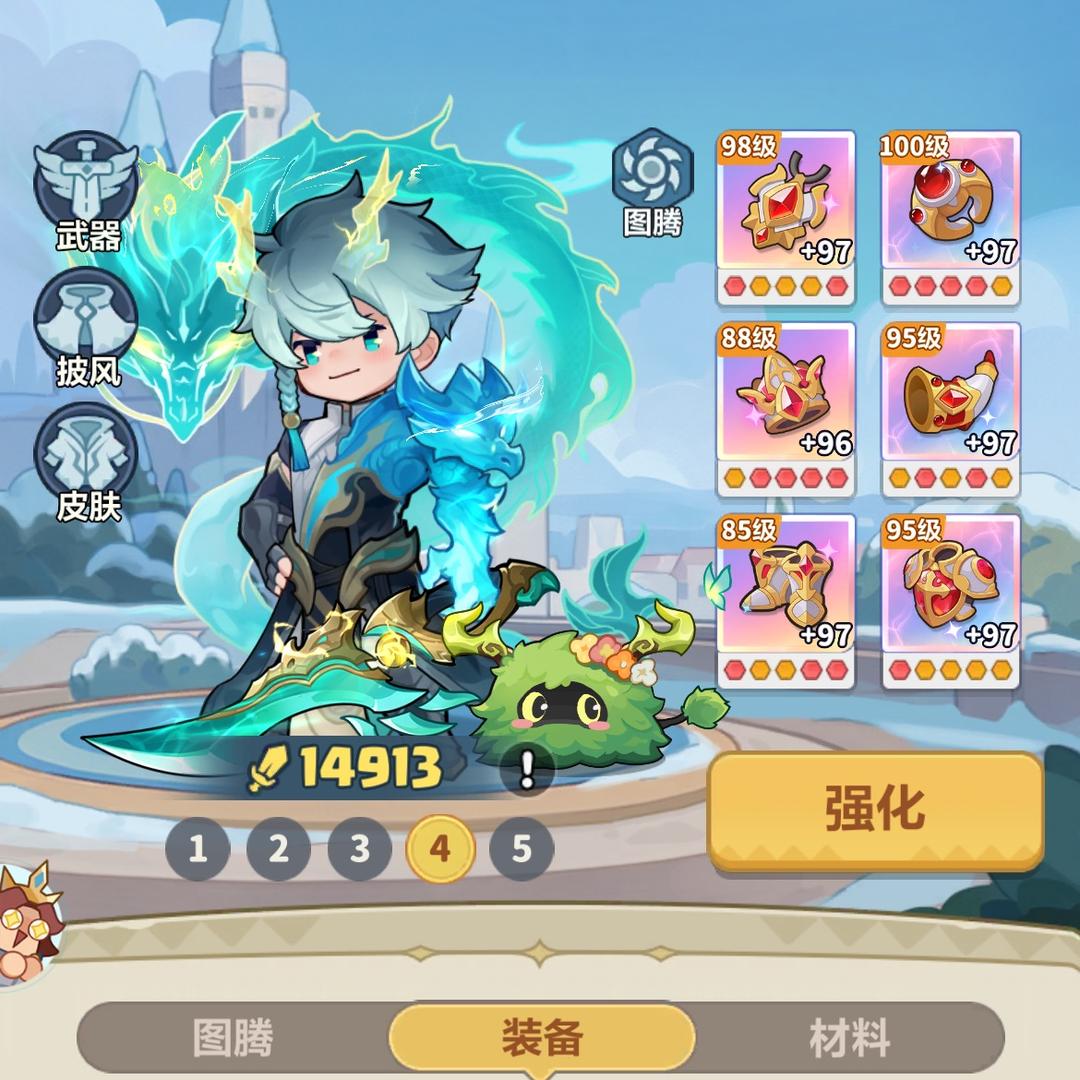This screenshot has height=1080, width=1080.
Task: Select loadout preset 4
Action: [x=440, y=849]
